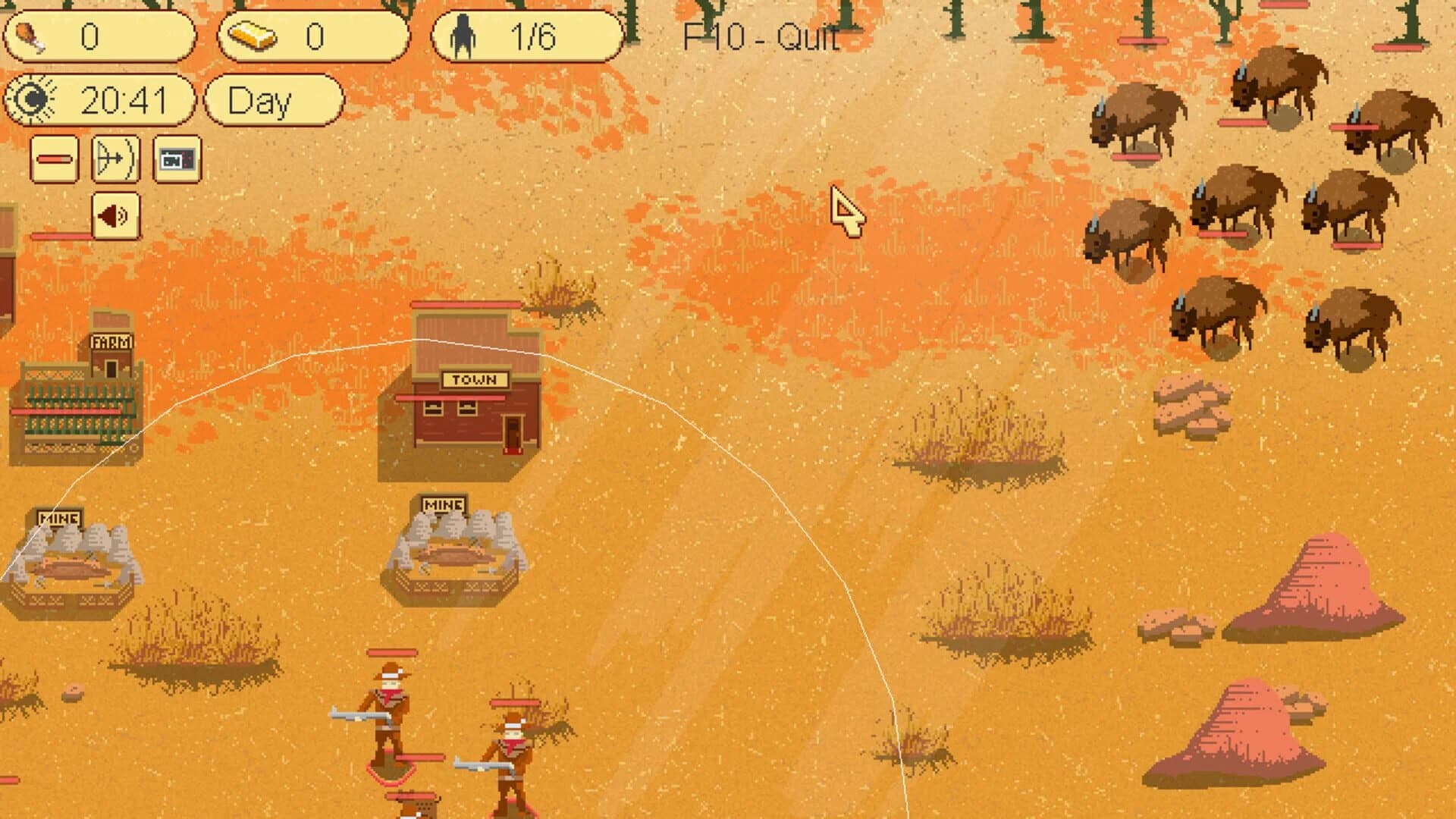The width and height of the screenshot is (1456, 819).
Task: Click the sun clock icon next to 20:41
Action: click(32, 99)
